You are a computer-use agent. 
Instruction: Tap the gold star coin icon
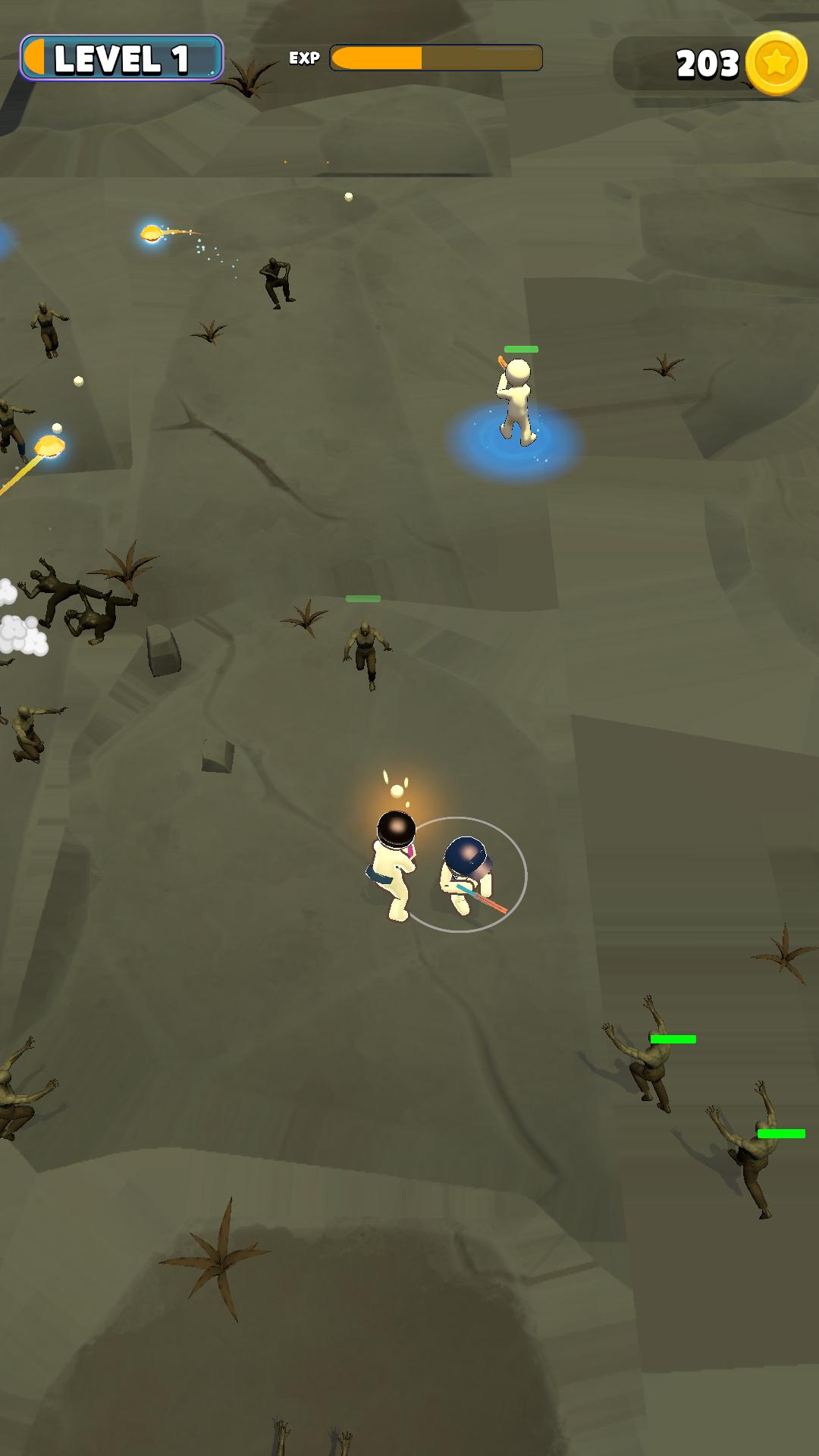776,64
